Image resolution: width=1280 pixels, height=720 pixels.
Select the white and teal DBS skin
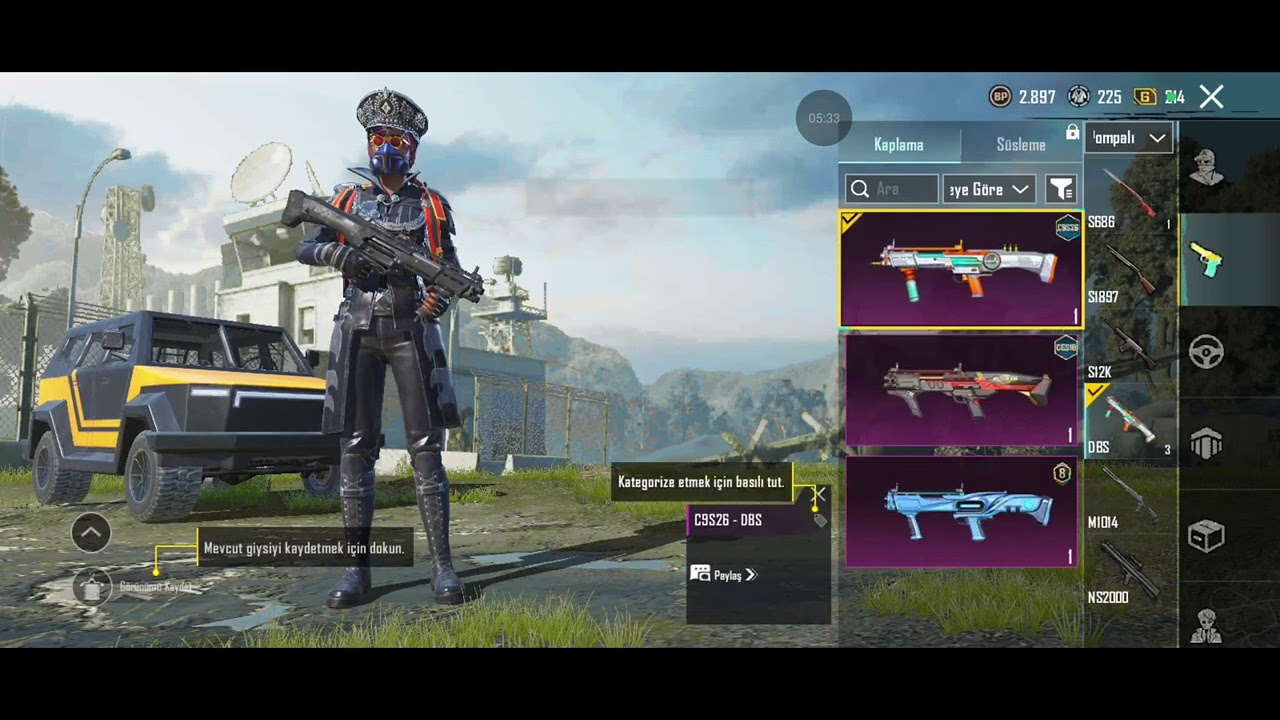click(961, 269)
